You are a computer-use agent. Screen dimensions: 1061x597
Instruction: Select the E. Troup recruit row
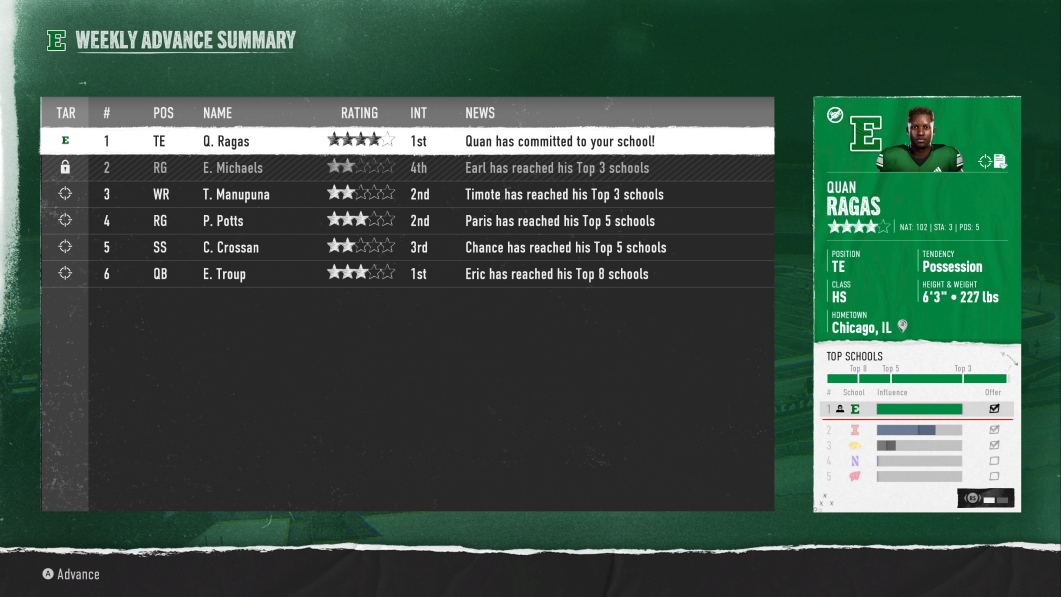[x=407, y=274]
